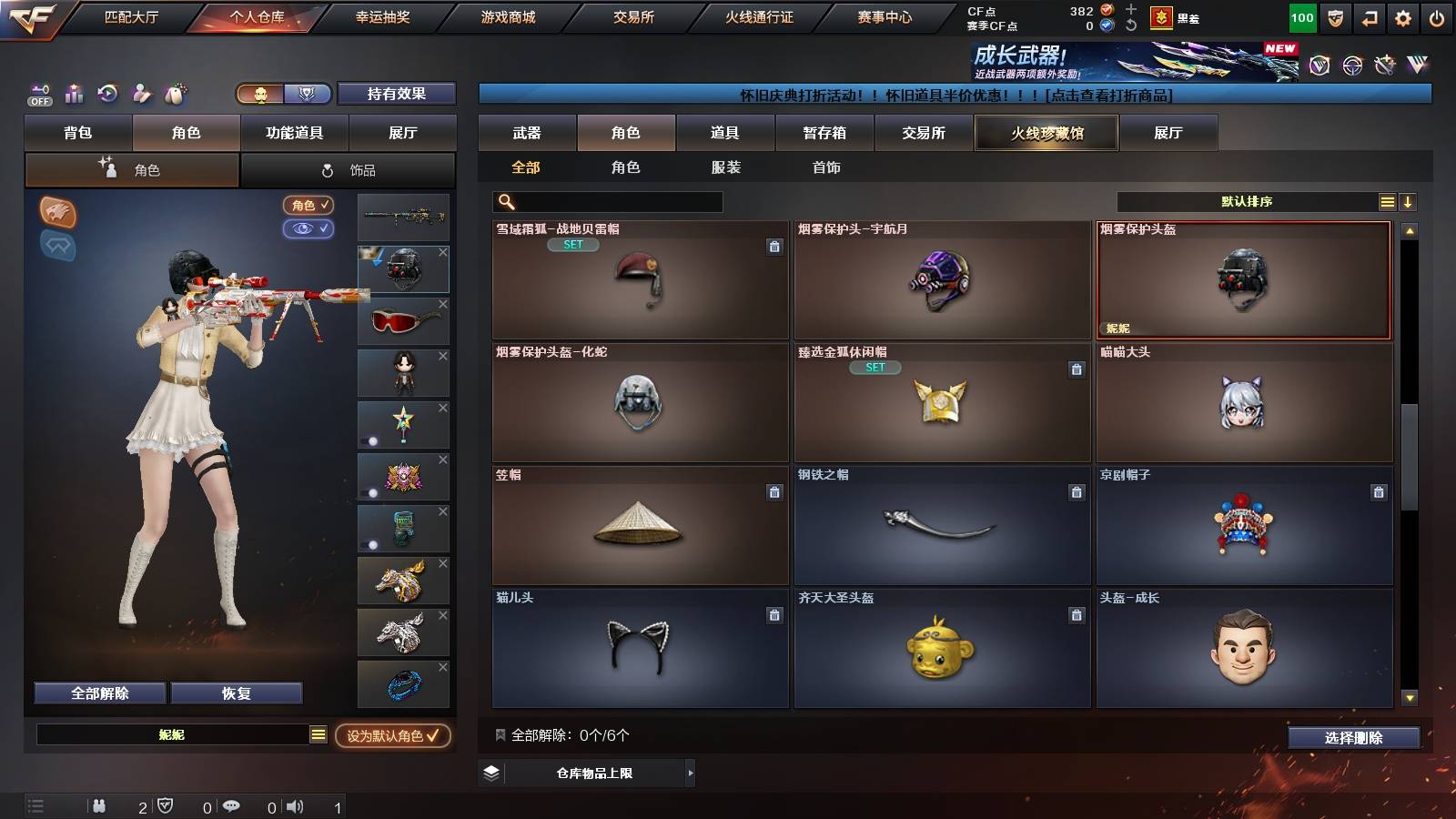Image resolution: width=1456 pixels, height=819 pixels.
Task: Click the 选择删除 button at bottom right
Action: pos(1353,738)
